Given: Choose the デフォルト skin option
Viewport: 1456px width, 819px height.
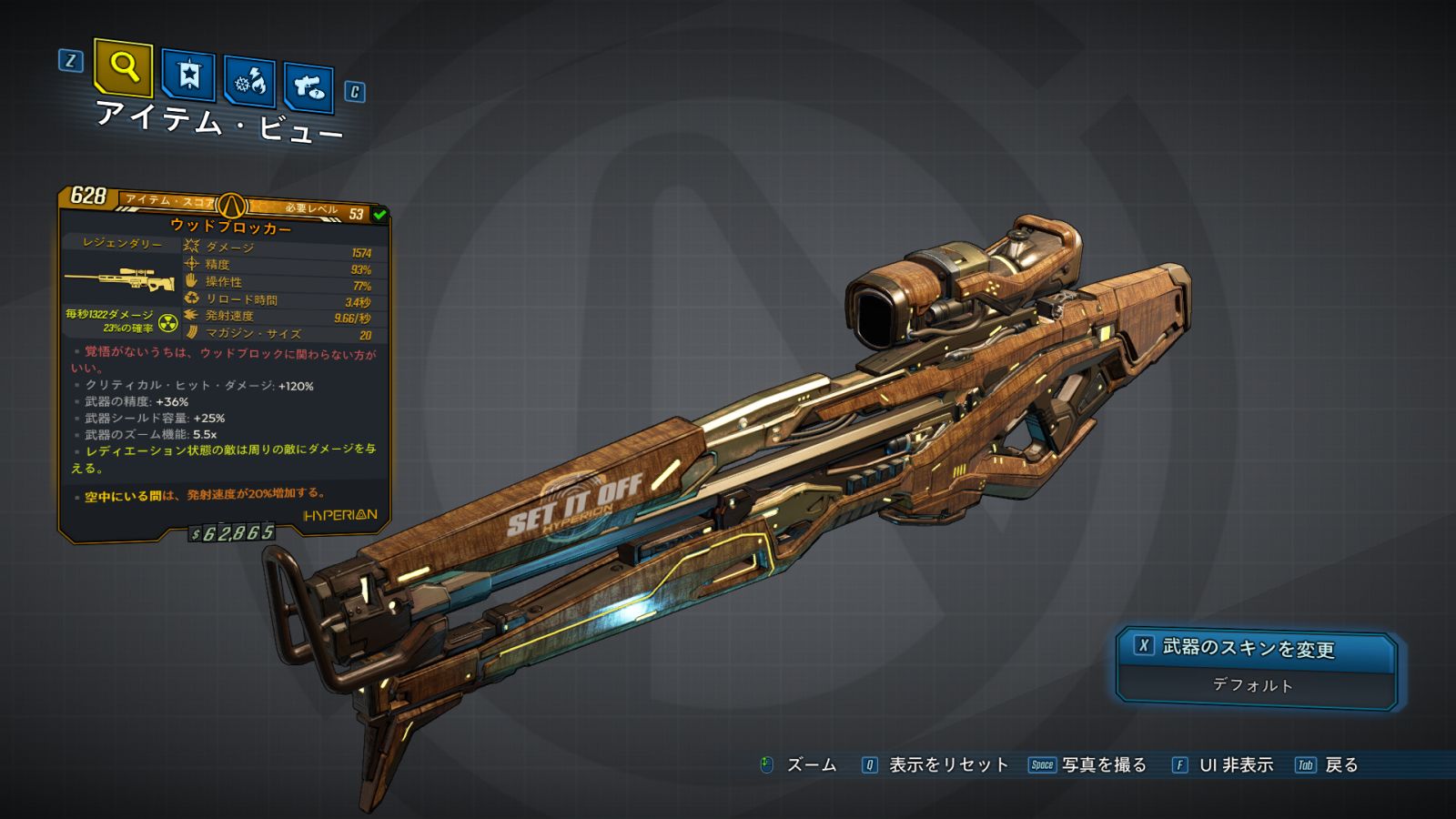Looking at the screenshot, I should (x=1253, y=685).
